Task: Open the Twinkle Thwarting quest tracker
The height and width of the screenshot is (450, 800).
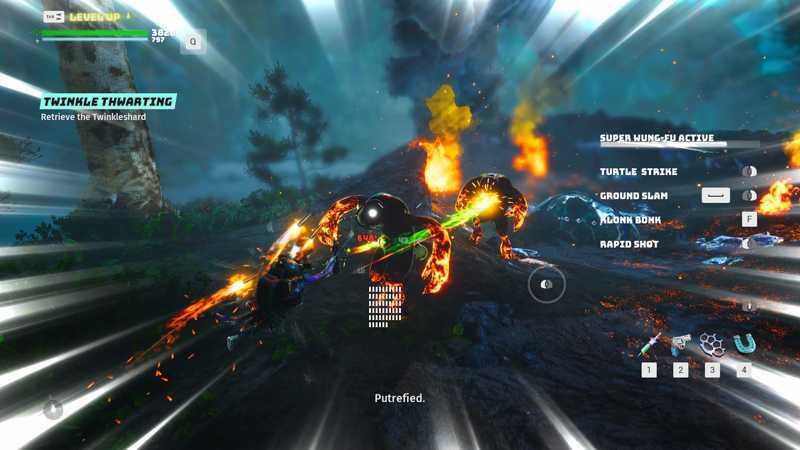Action: pyautogui.click(x=108, y=102)
